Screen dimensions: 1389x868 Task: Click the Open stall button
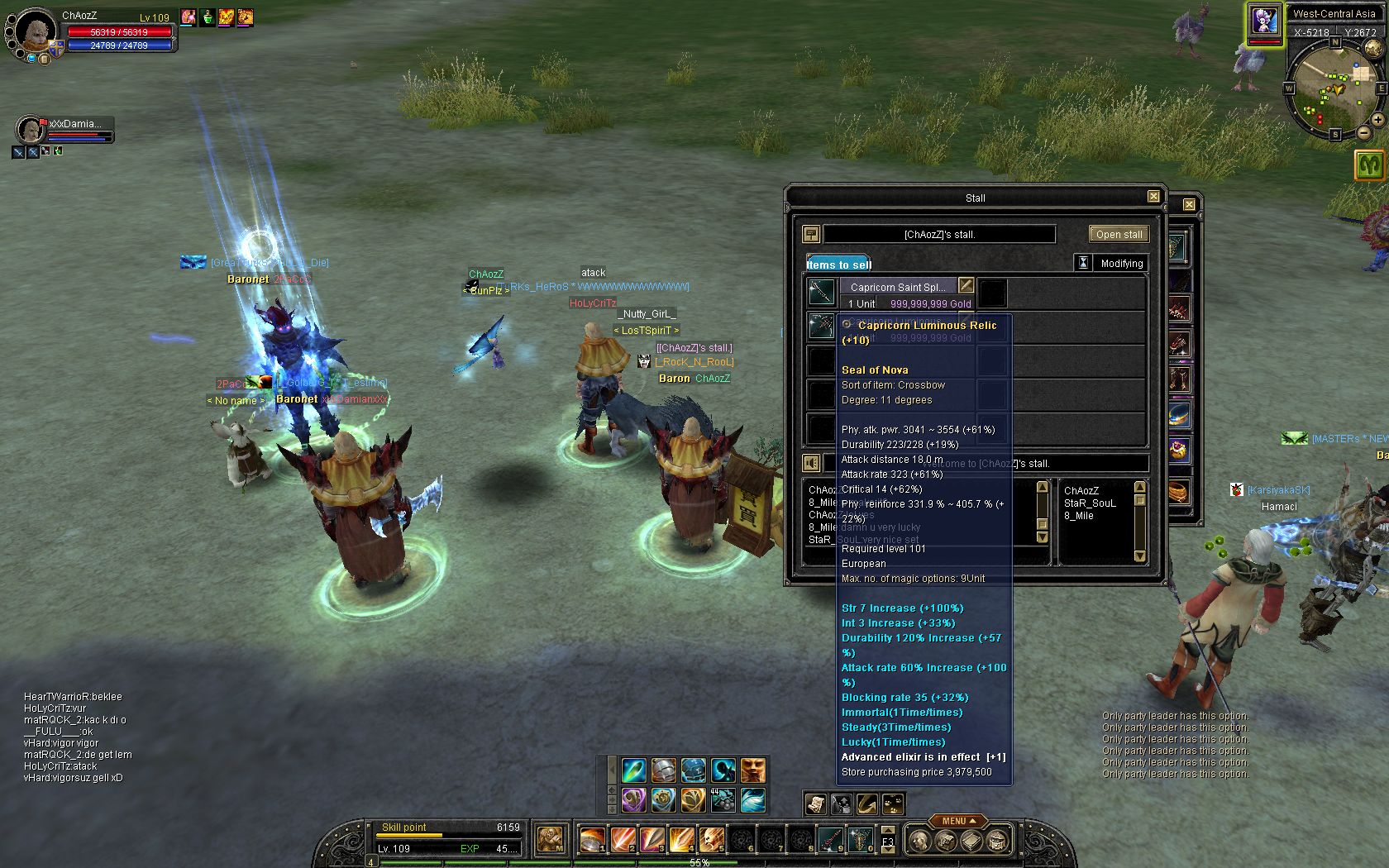[x=1119, y=234]
